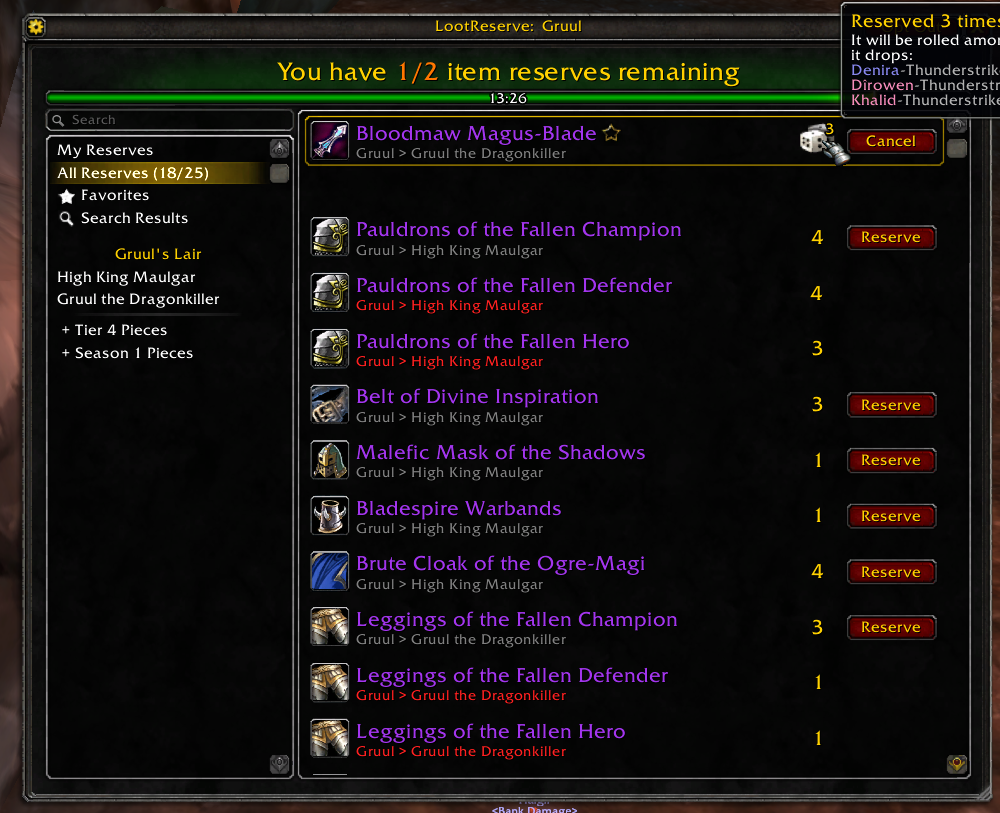Image resolution: width=1000 pixels, height=813 pixels.
Task: Open the Favorites category
Action: coord(114,196)
